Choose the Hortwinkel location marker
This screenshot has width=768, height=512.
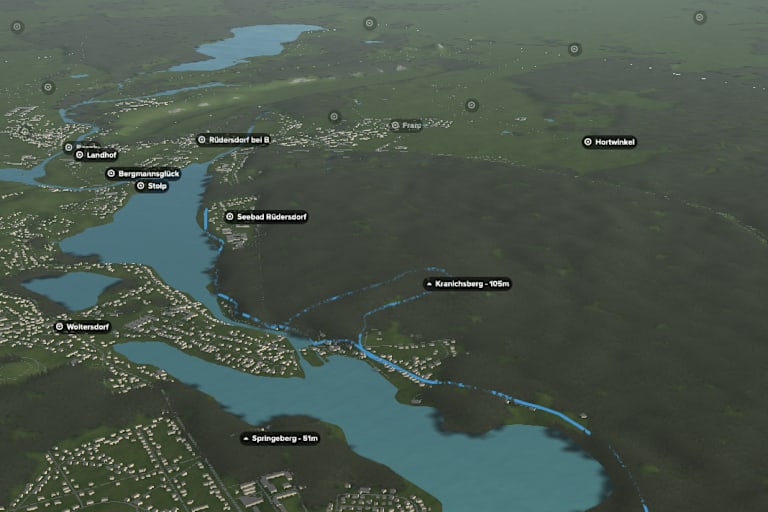coord(609,142)
